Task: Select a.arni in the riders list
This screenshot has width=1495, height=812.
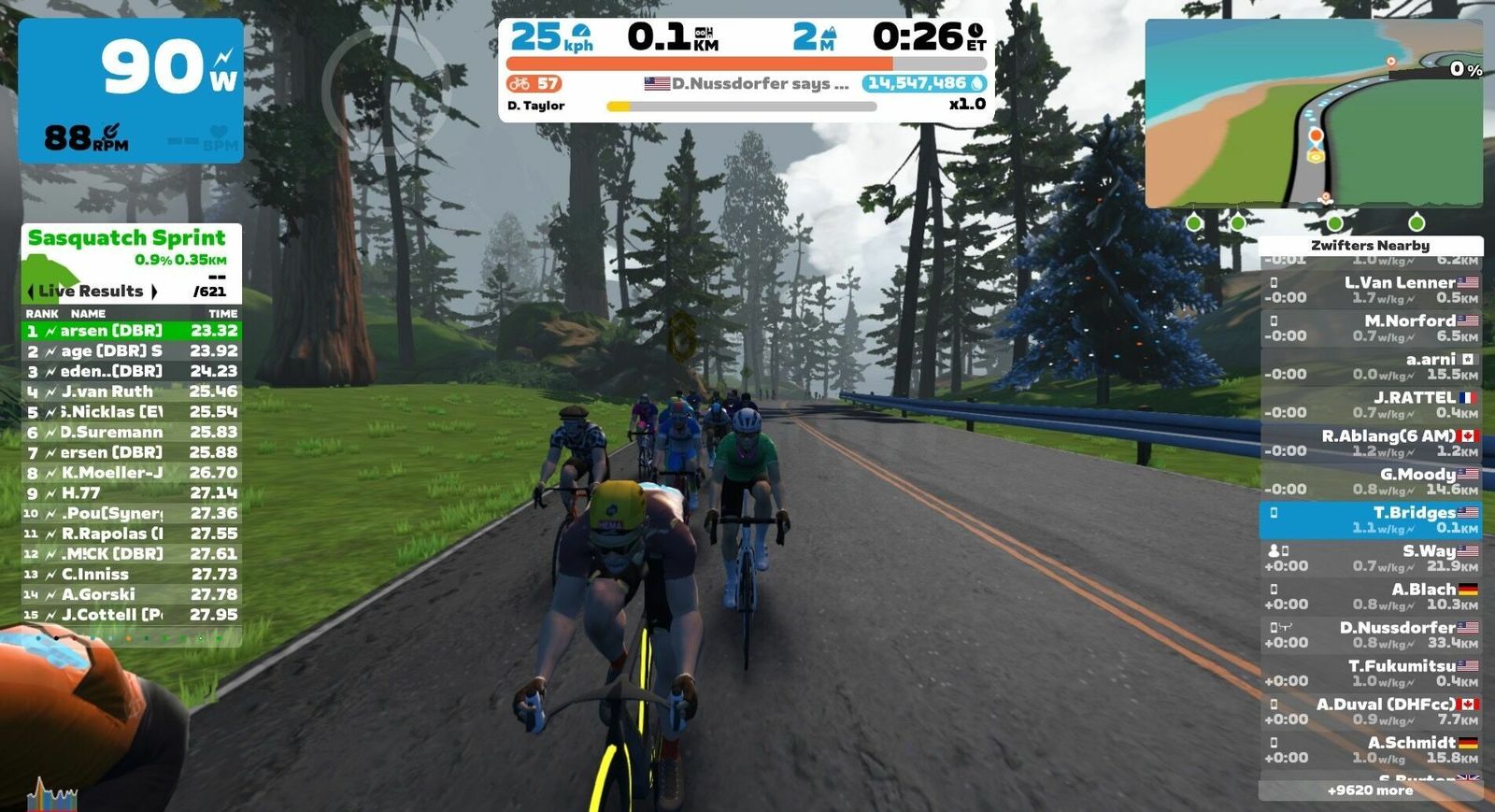Action: [x=1370, y=366]
